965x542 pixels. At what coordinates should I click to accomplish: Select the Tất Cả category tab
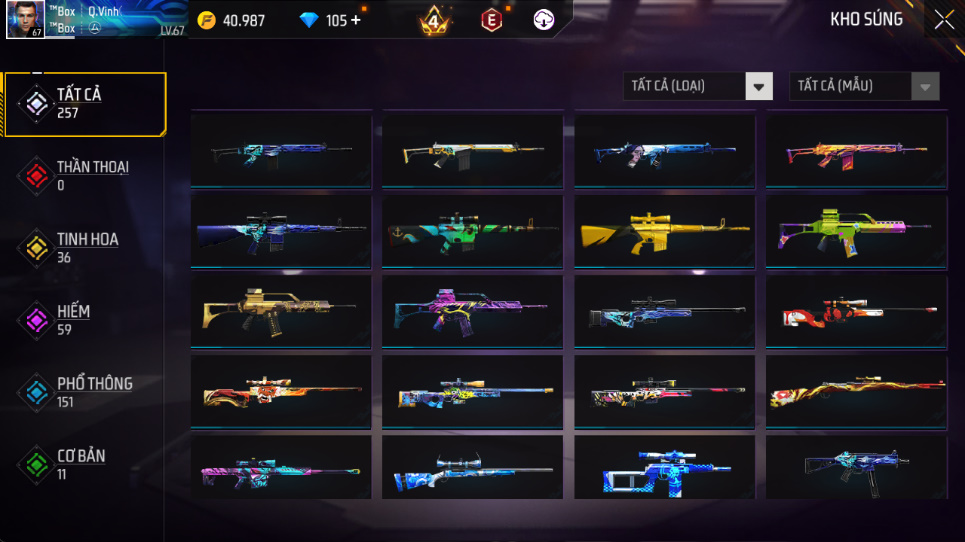click(x=84, y=103)
